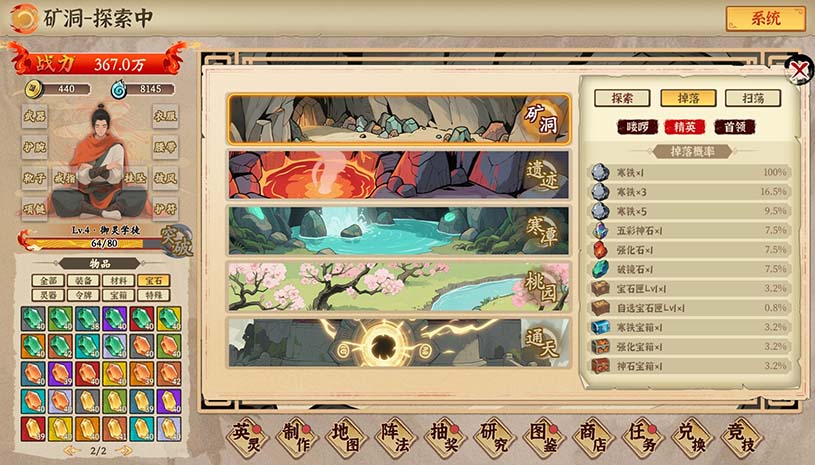Open the 系统 system menu
The width and height of the screenshot is (815, 465).
click(765, 19)
